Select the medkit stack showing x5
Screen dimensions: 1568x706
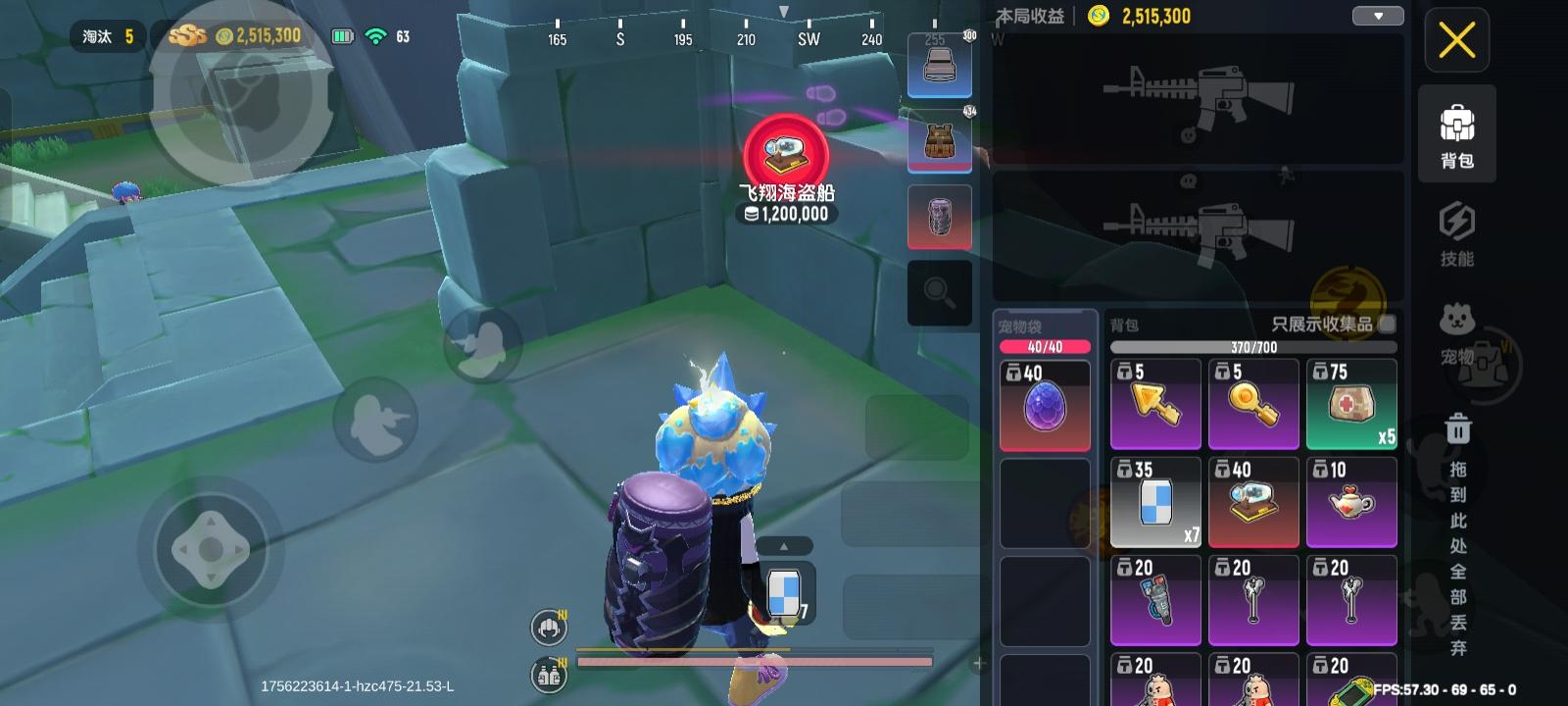[1351, 404]
